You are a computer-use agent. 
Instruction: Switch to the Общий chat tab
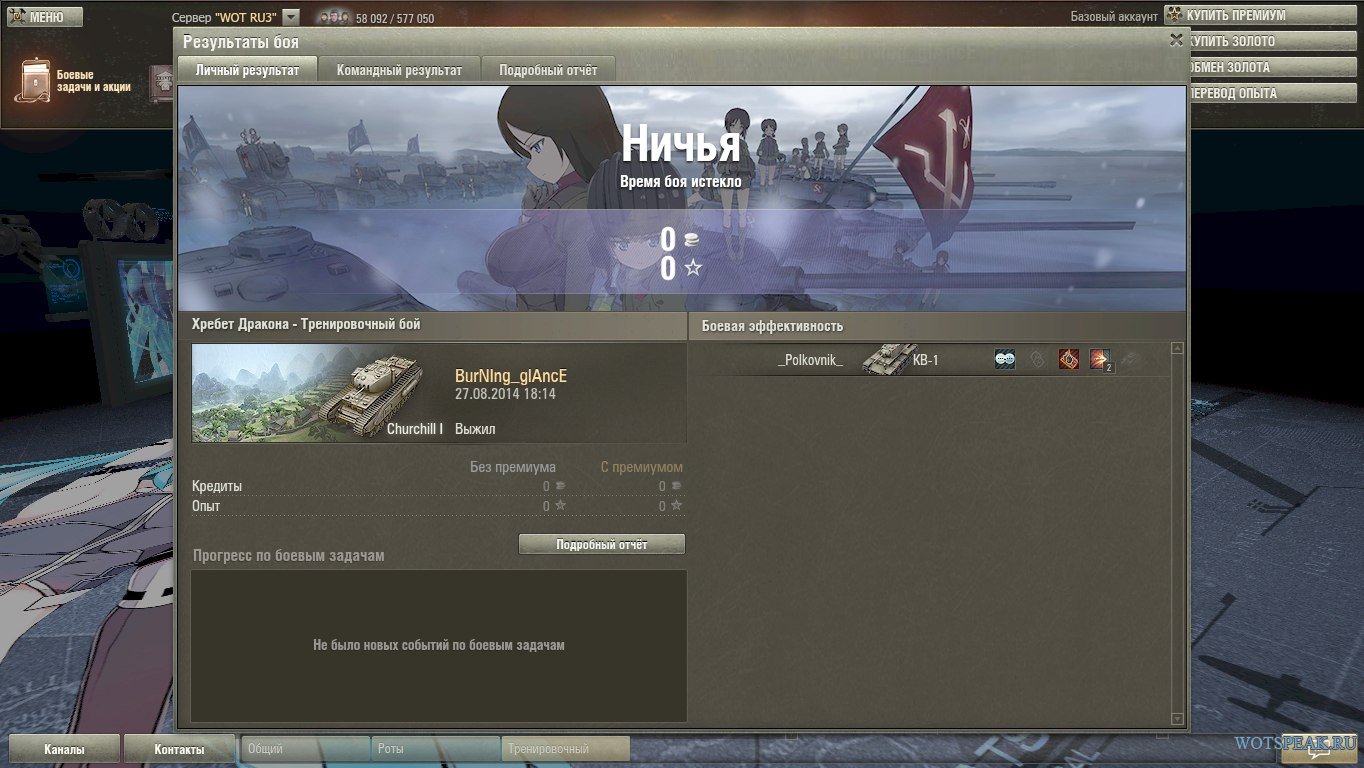click(304, 749)
